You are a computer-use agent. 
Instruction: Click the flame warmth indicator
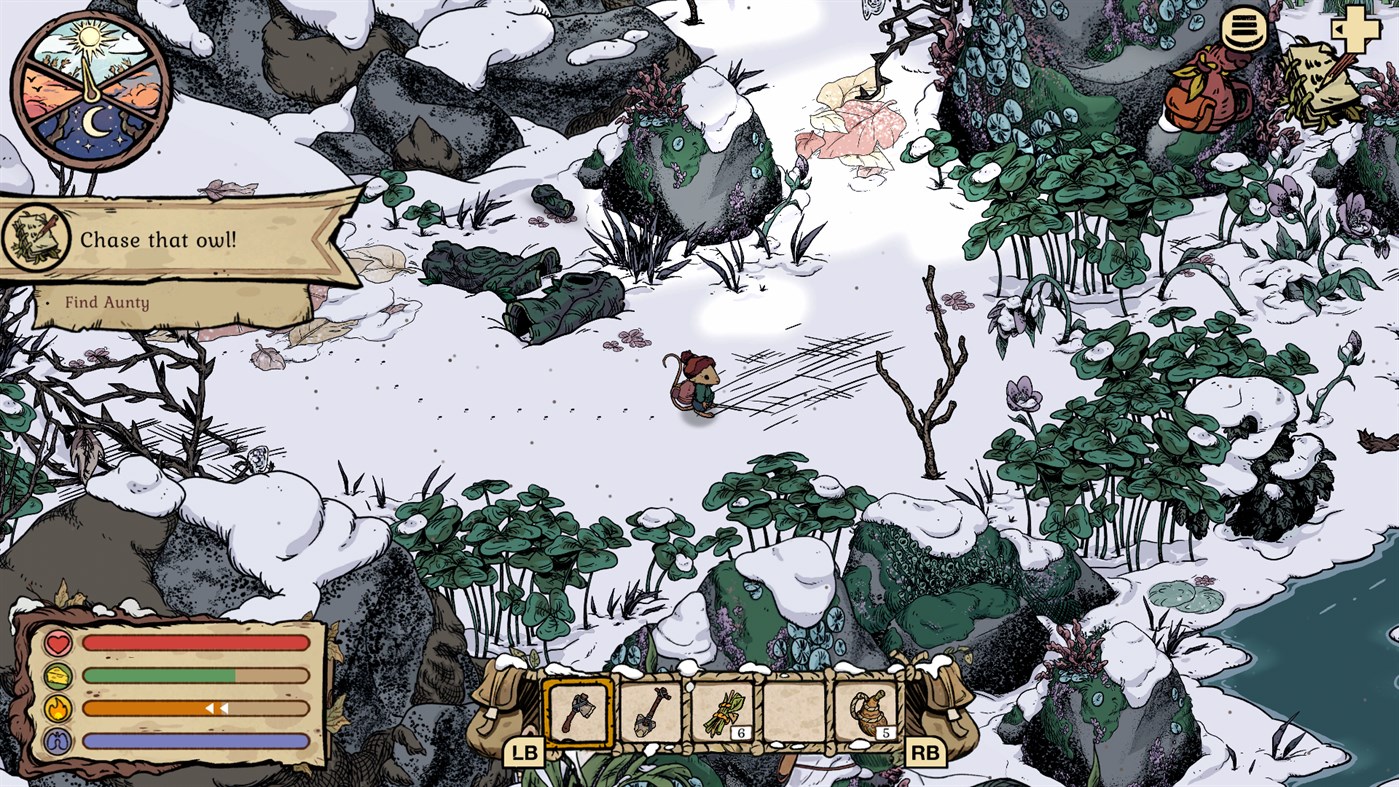[x=60, y=706]
